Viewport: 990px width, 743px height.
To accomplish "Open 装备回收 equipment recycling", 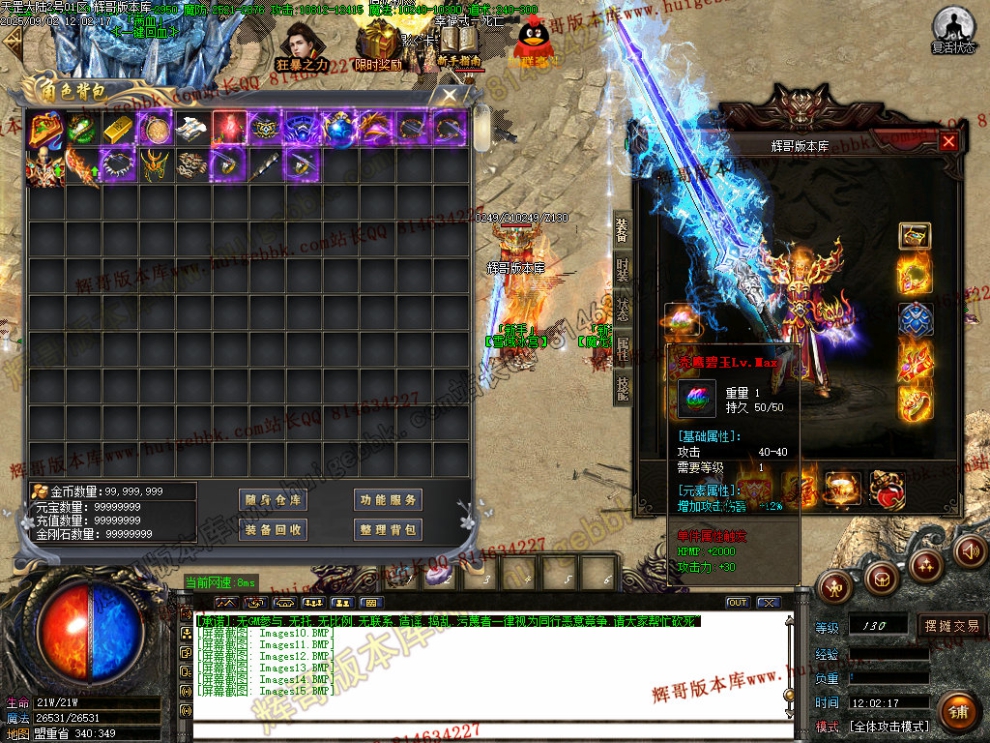I will coord(274,529).
